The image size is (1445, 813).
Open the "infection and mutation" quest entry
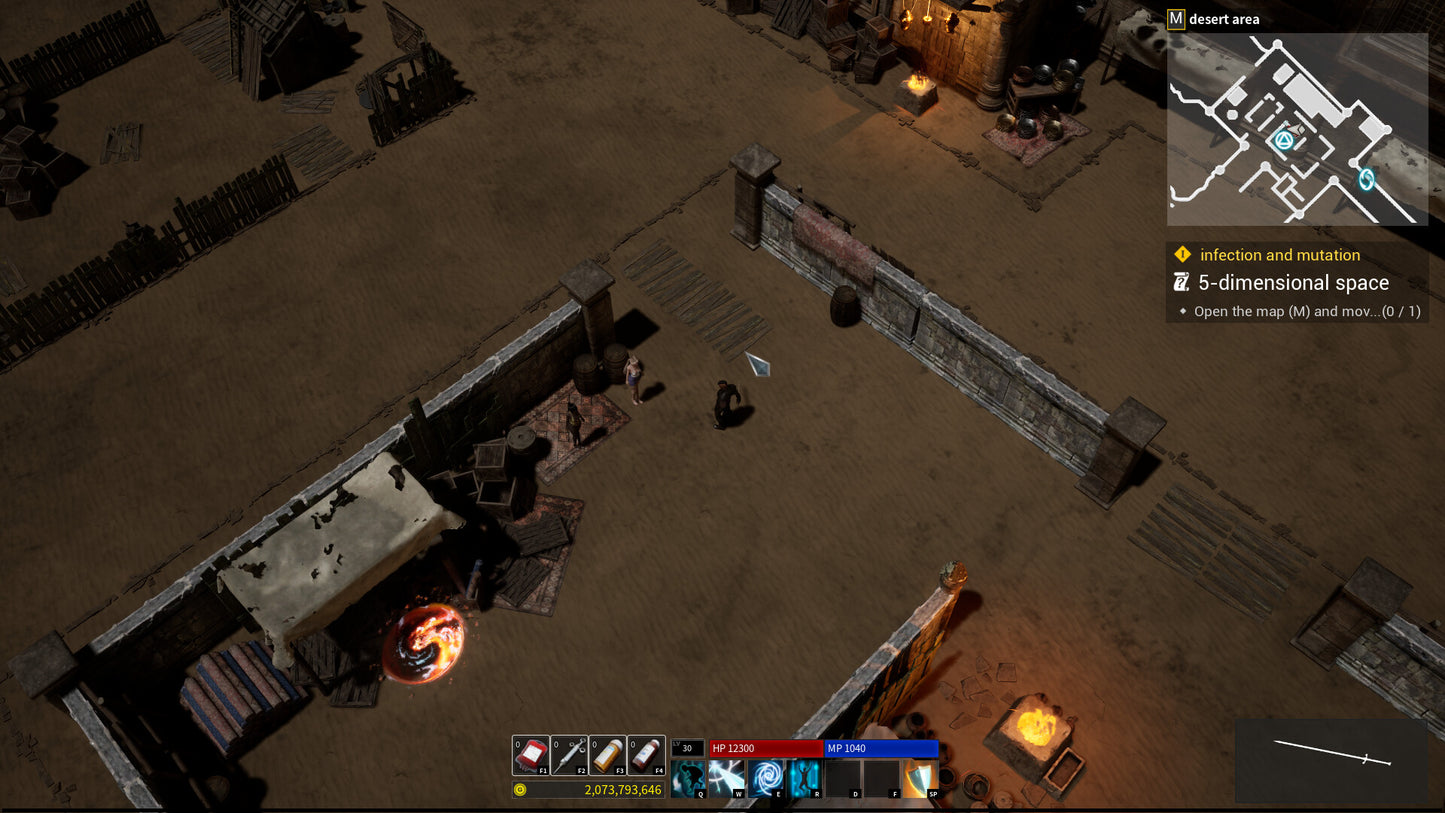tap(1280, 255)
